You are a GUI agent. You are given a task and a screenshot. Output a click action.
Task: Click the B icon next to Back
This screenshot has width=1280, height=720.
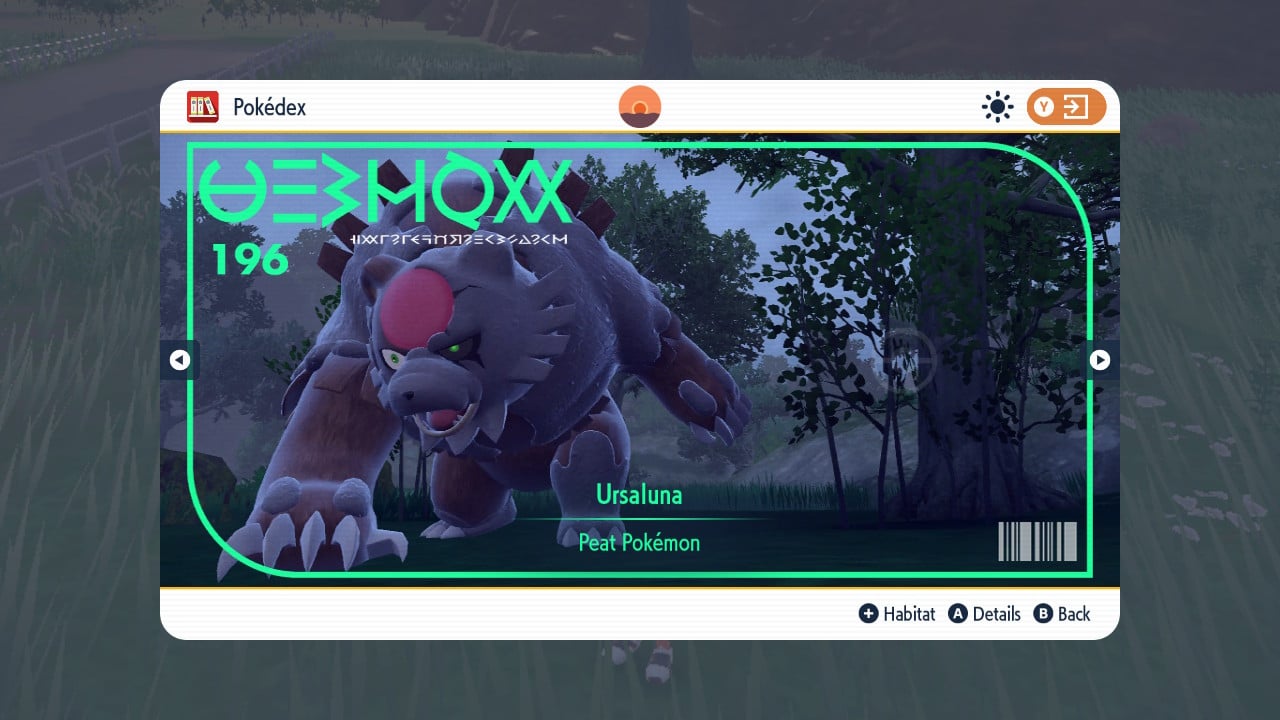click(1044, 614)
